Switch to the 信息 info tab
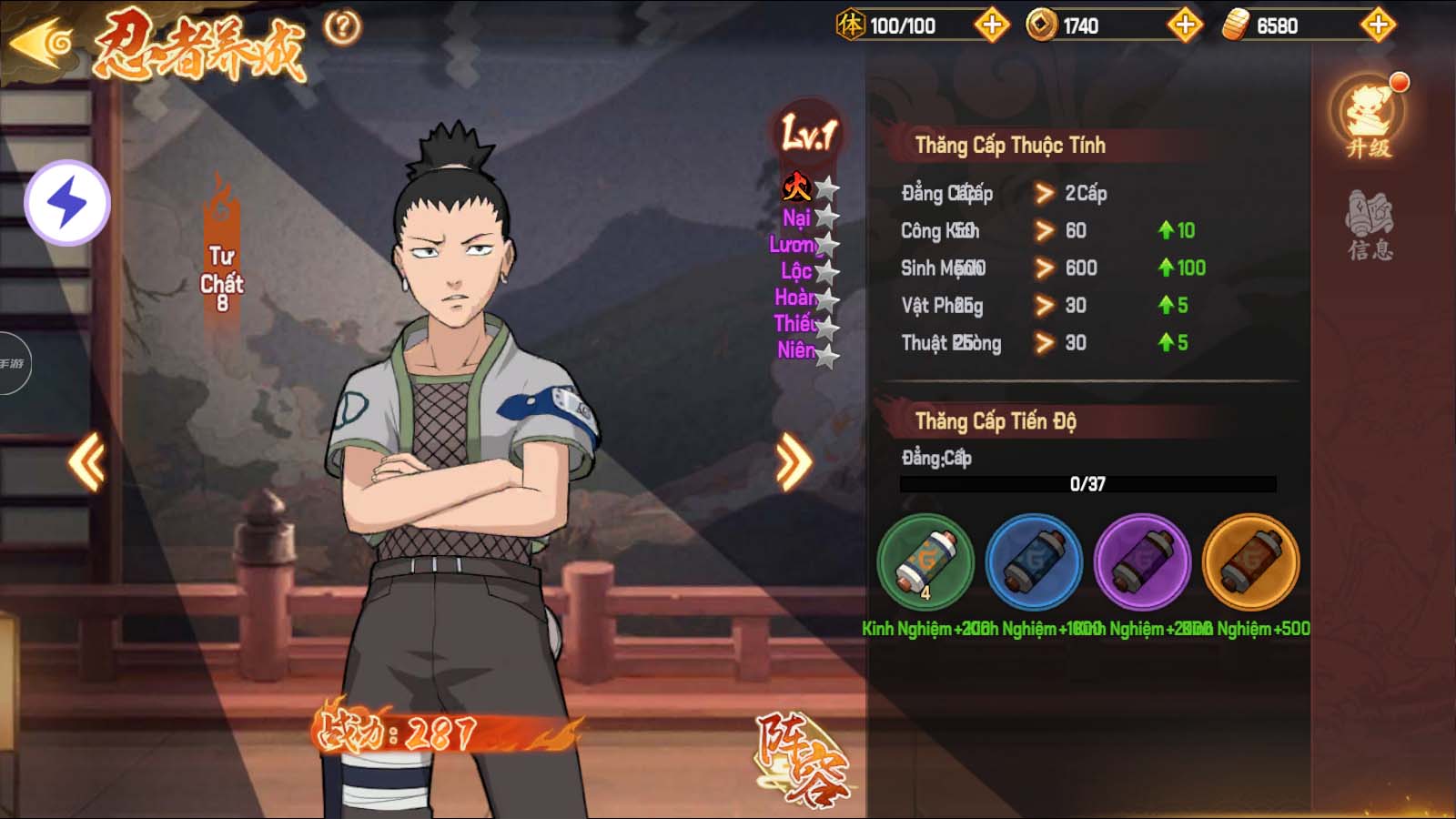The height and width of the screenshot is (819, 1456). [x=1370, y=226]
